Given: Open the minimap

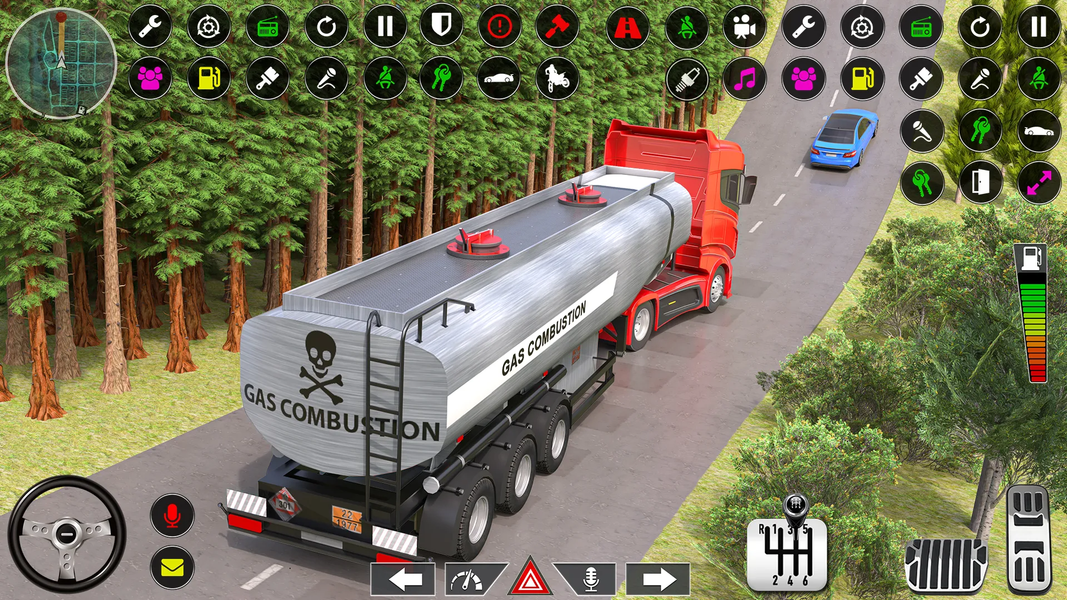Looking at the screenshot, I should pyautogui.click(x=60, y=62).
